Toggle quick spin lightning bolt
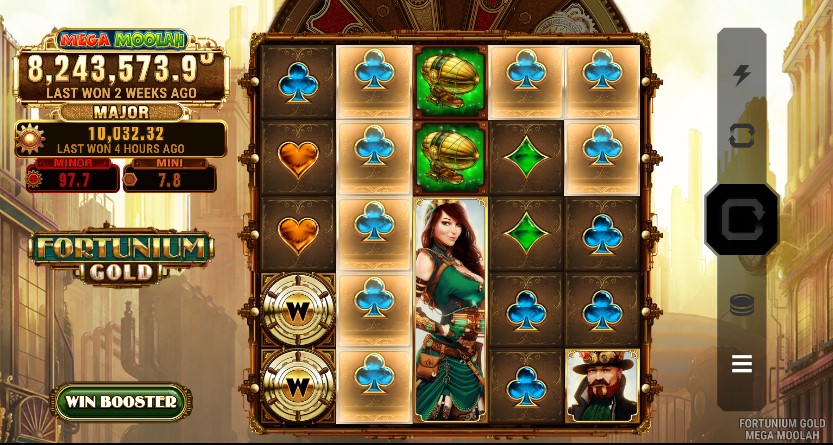 pyautogui.click(x=741, y=75)
